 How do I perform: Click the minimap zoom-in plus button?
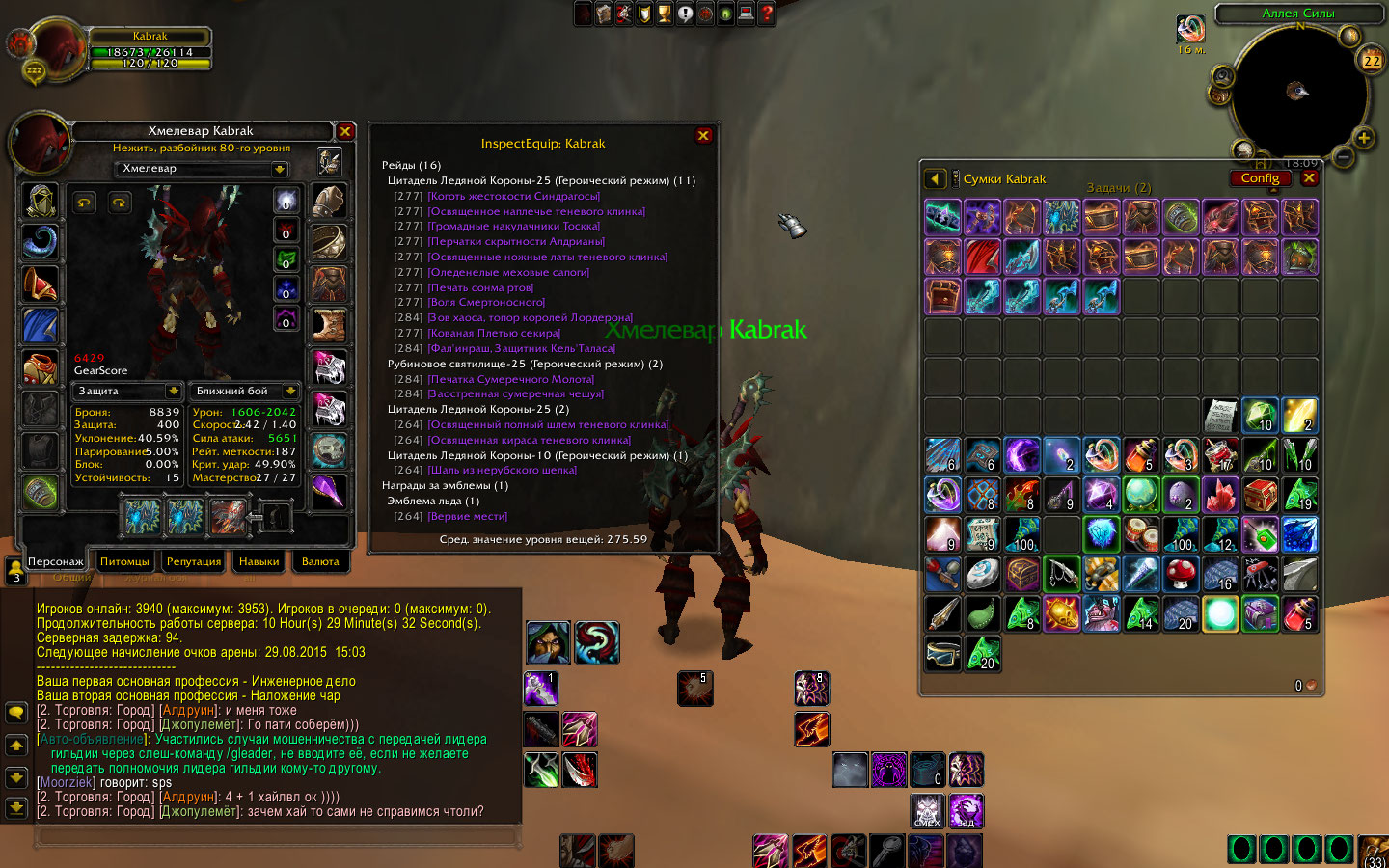point(1363,138)
